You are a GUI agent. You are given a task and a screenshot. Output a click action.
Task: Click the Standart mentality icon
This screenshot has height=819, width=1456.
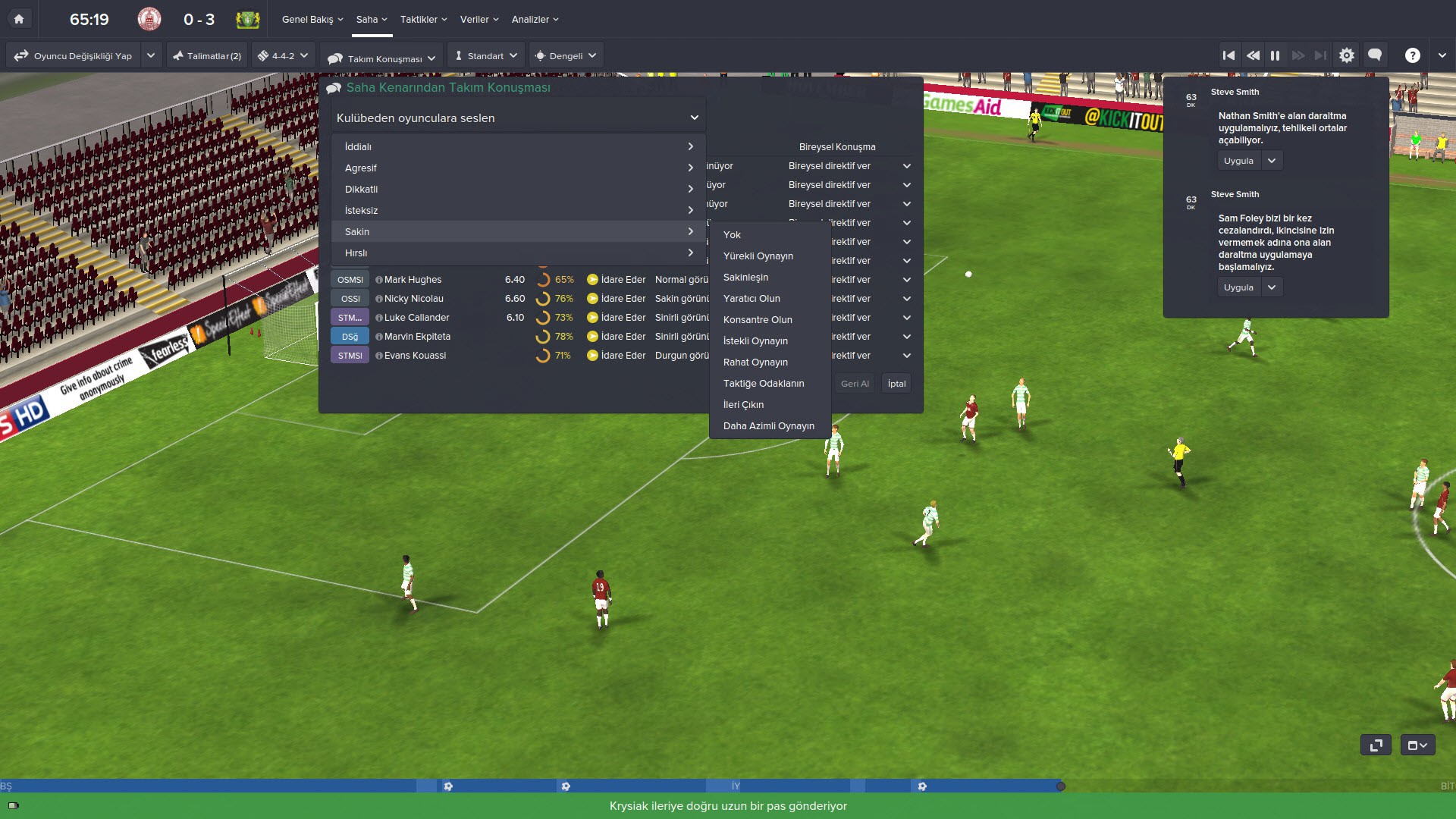tap(458, 55)
